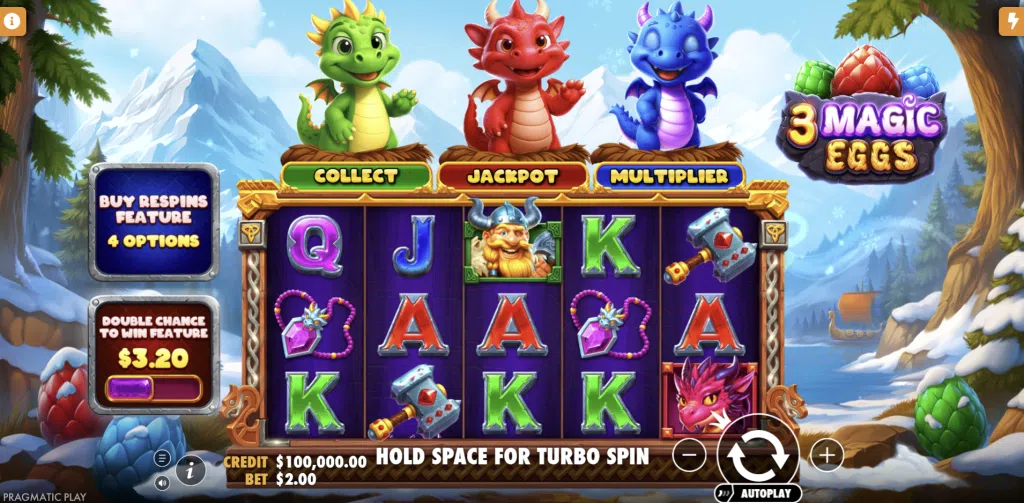Spin the reels with the circular arrows button
Image resolution: width=1024 pixels, height=503 pixels.
pyautogui.click(x=756, y=454)
